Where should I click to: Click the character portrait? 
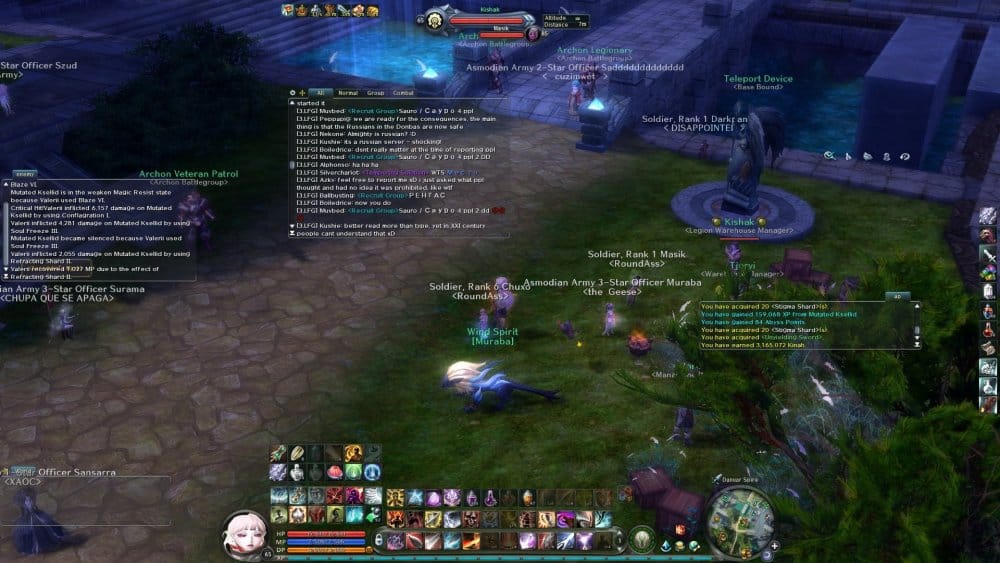(244, 533)
